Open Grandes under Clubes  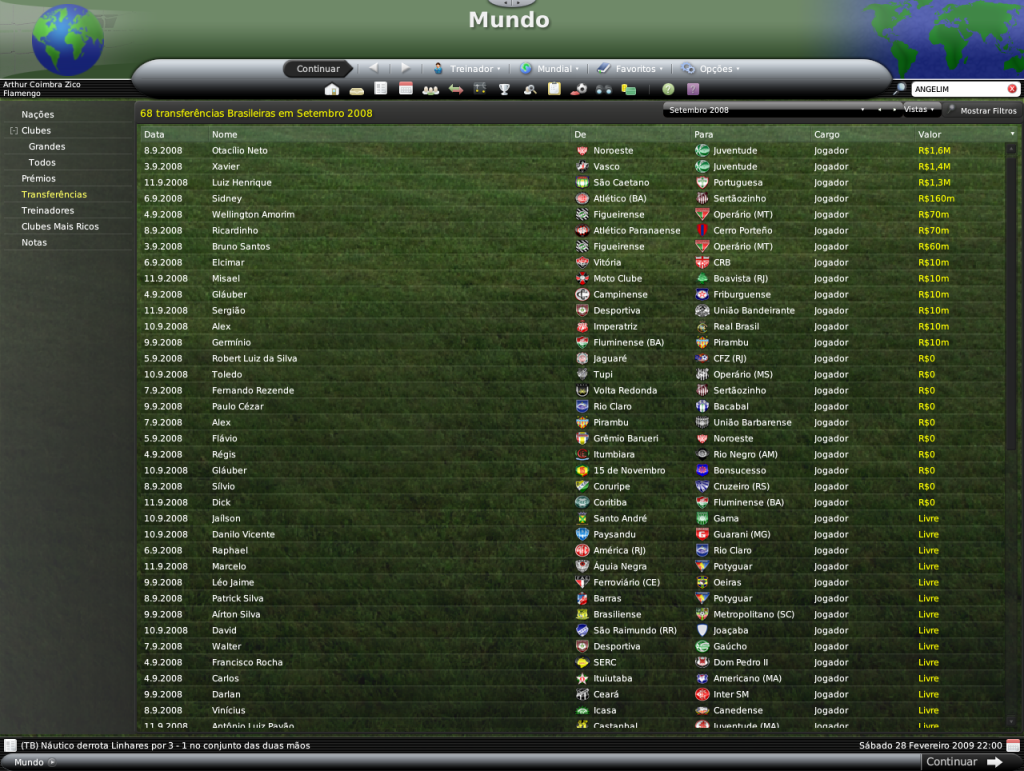[47, 147]
